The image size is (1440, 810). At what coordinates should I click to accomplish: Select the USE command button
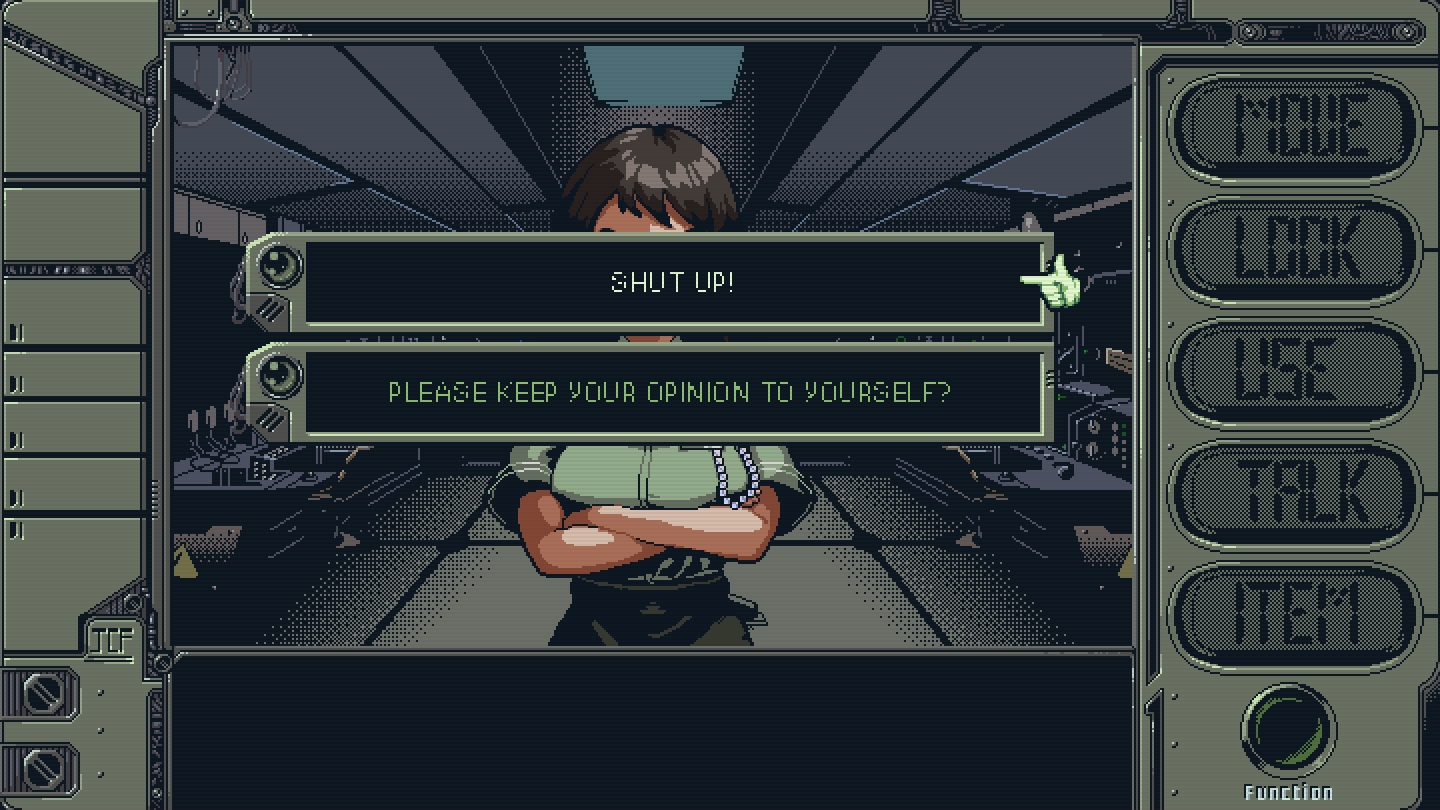pos(1296,372)
